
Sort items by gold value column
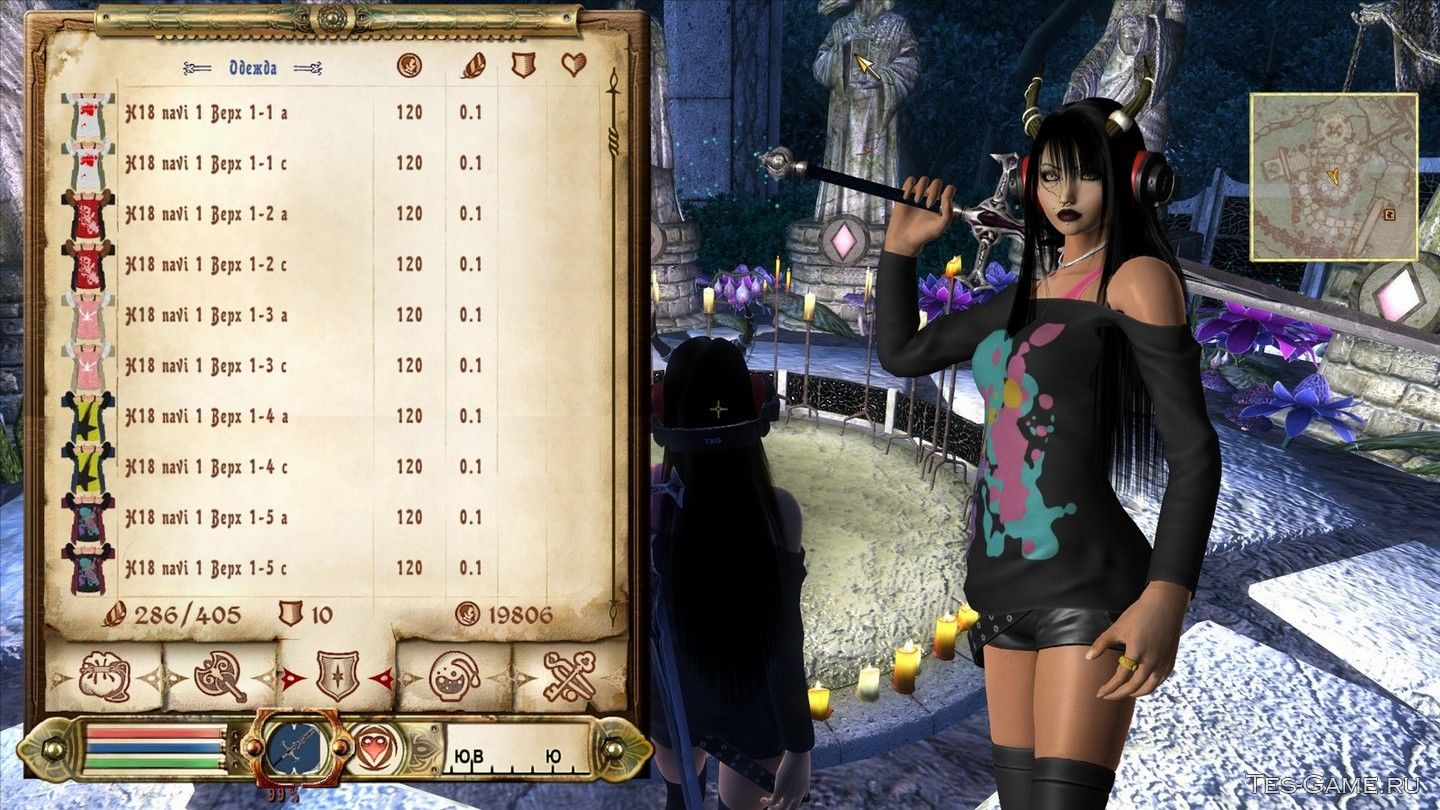pos(409,66)
